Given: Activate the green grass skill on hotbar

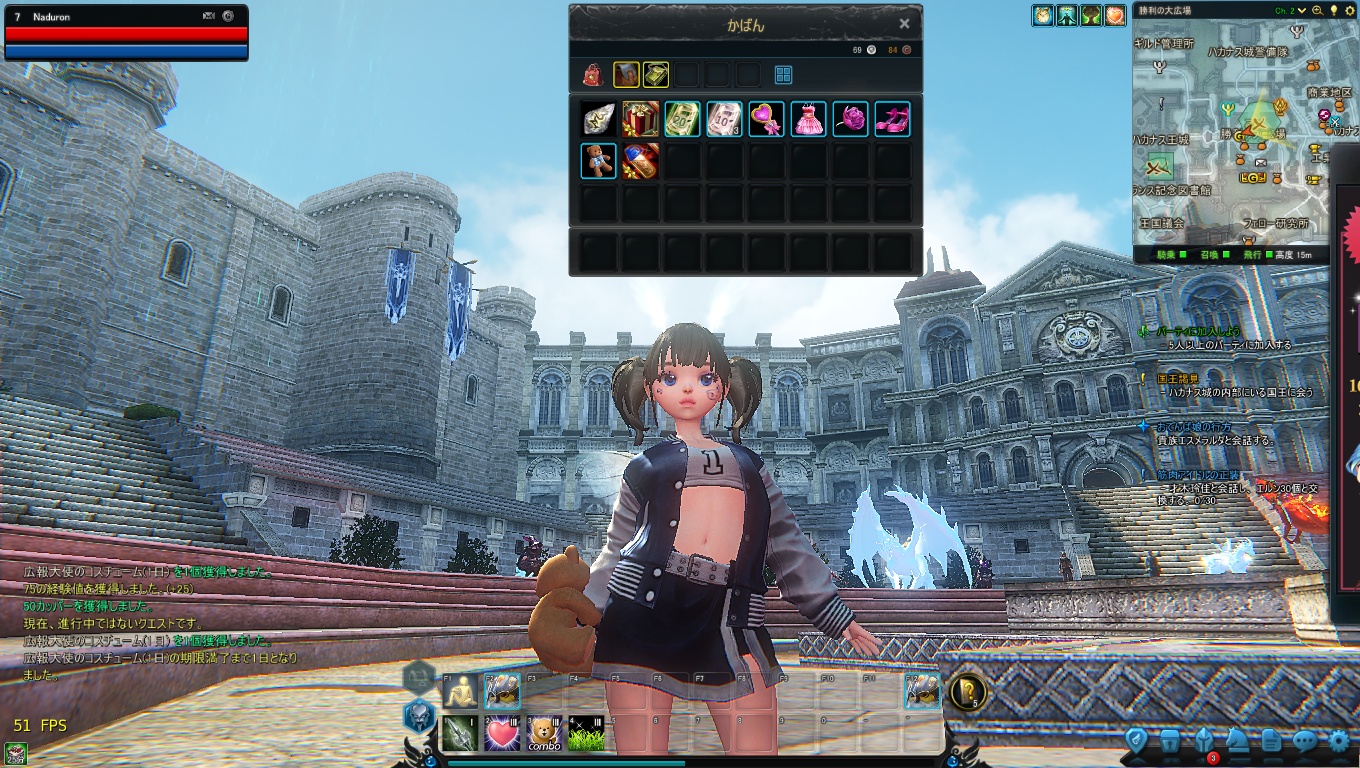Looking at the screenshot, I should (x=586, y=733).
